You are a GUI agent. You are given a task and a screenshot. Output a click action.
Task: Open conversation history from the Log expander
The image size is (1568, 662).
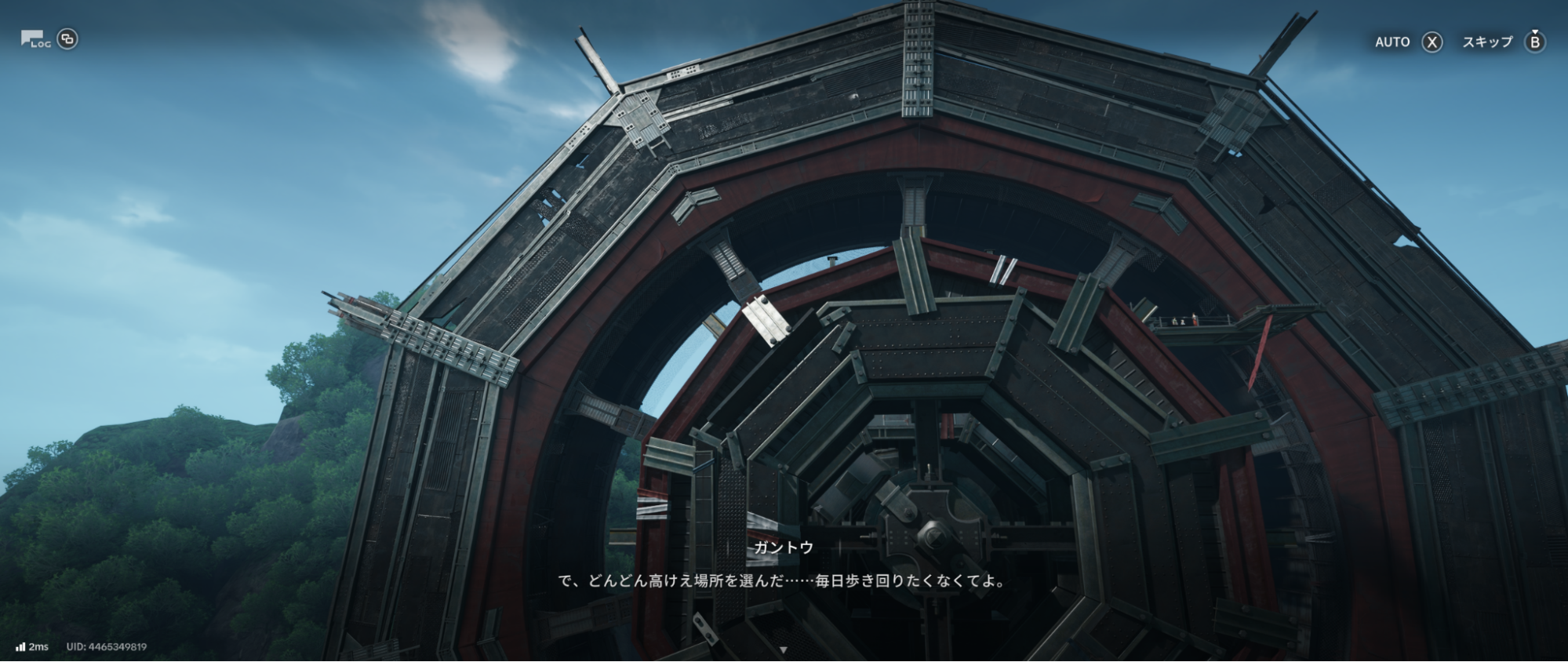coord(33,38)
